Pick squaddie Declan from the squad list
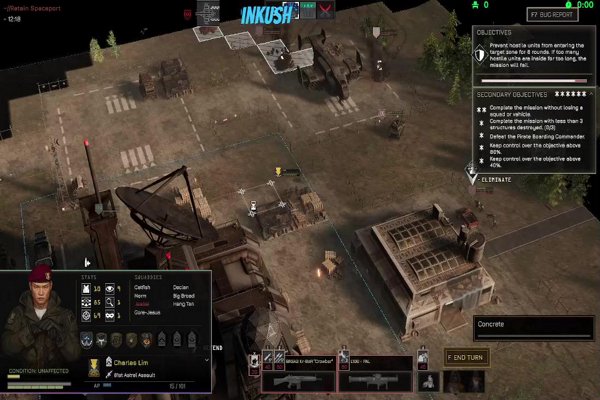 pyautogui.click(x=179, y=288)
